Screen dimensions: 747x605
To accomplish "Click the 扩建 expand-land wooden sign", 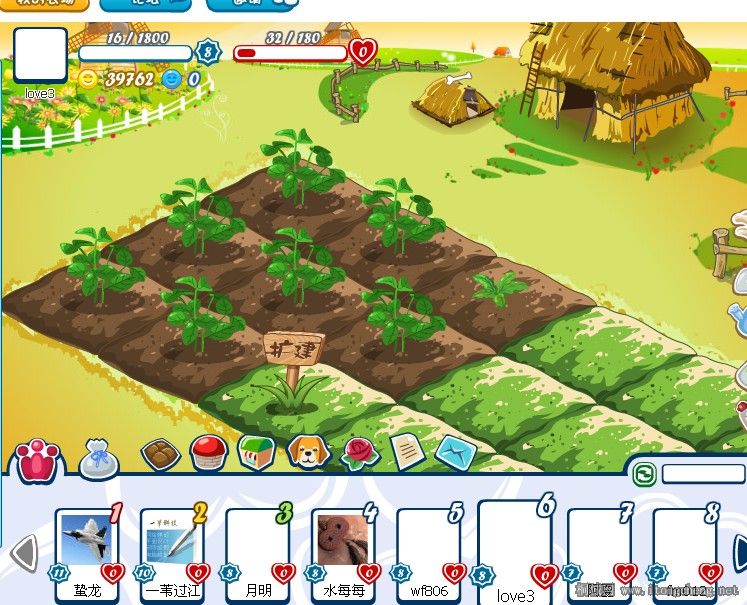I will 292,352.
